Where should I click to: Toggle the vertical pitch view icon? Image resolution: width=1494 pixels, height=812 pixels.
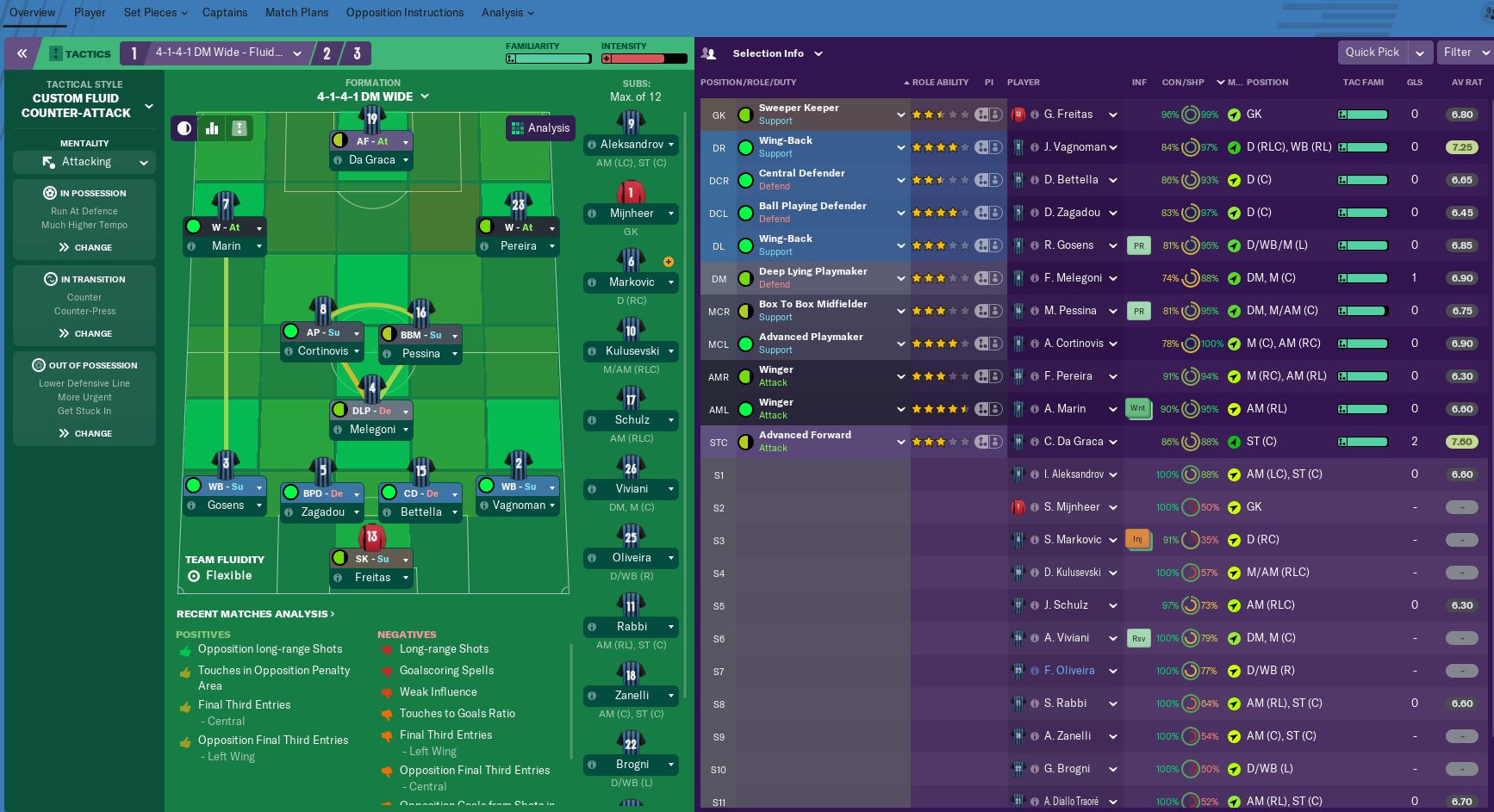(239, 127)
